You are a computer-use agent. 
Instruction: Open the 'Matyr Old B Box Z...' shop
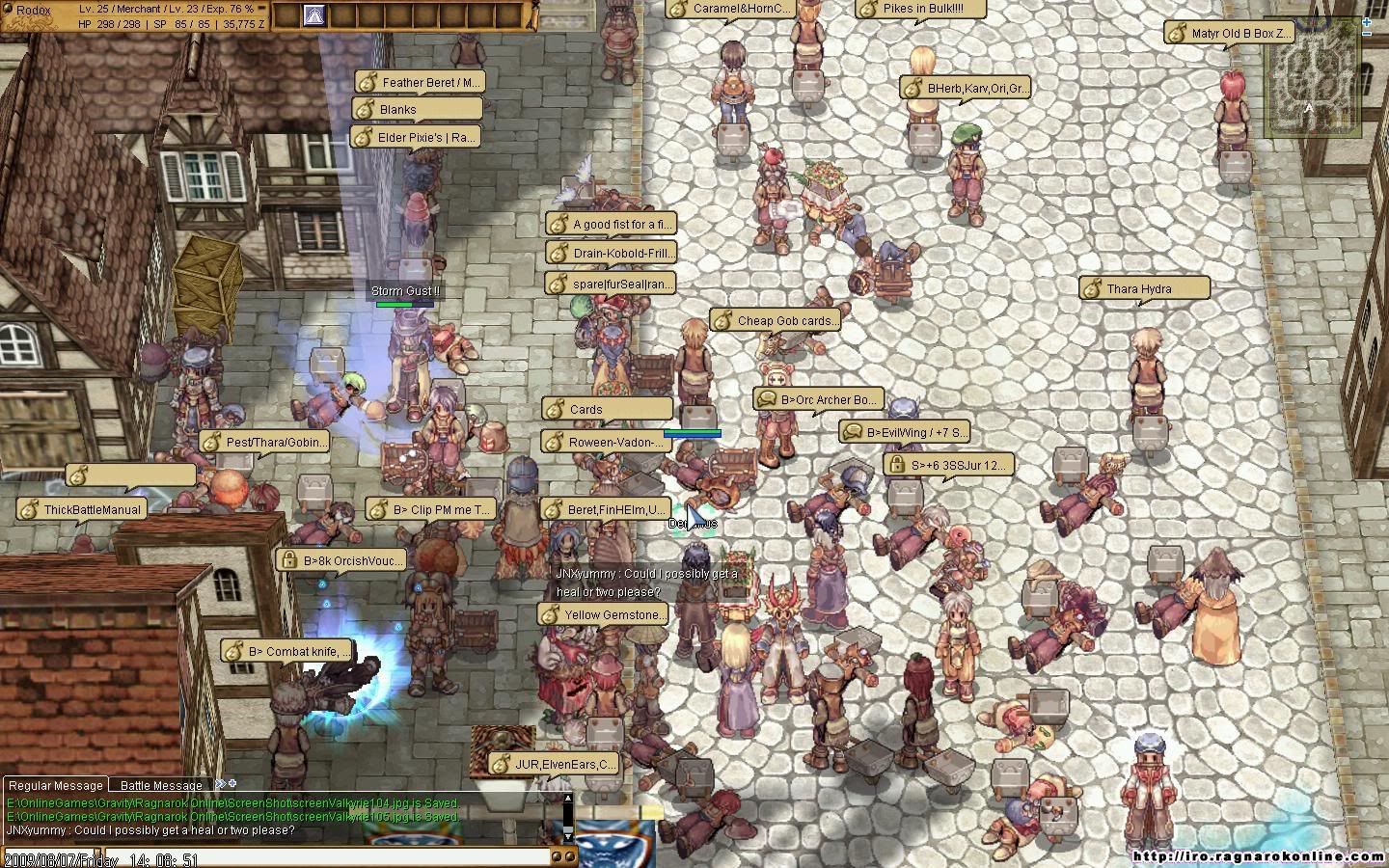point(1229,33)
